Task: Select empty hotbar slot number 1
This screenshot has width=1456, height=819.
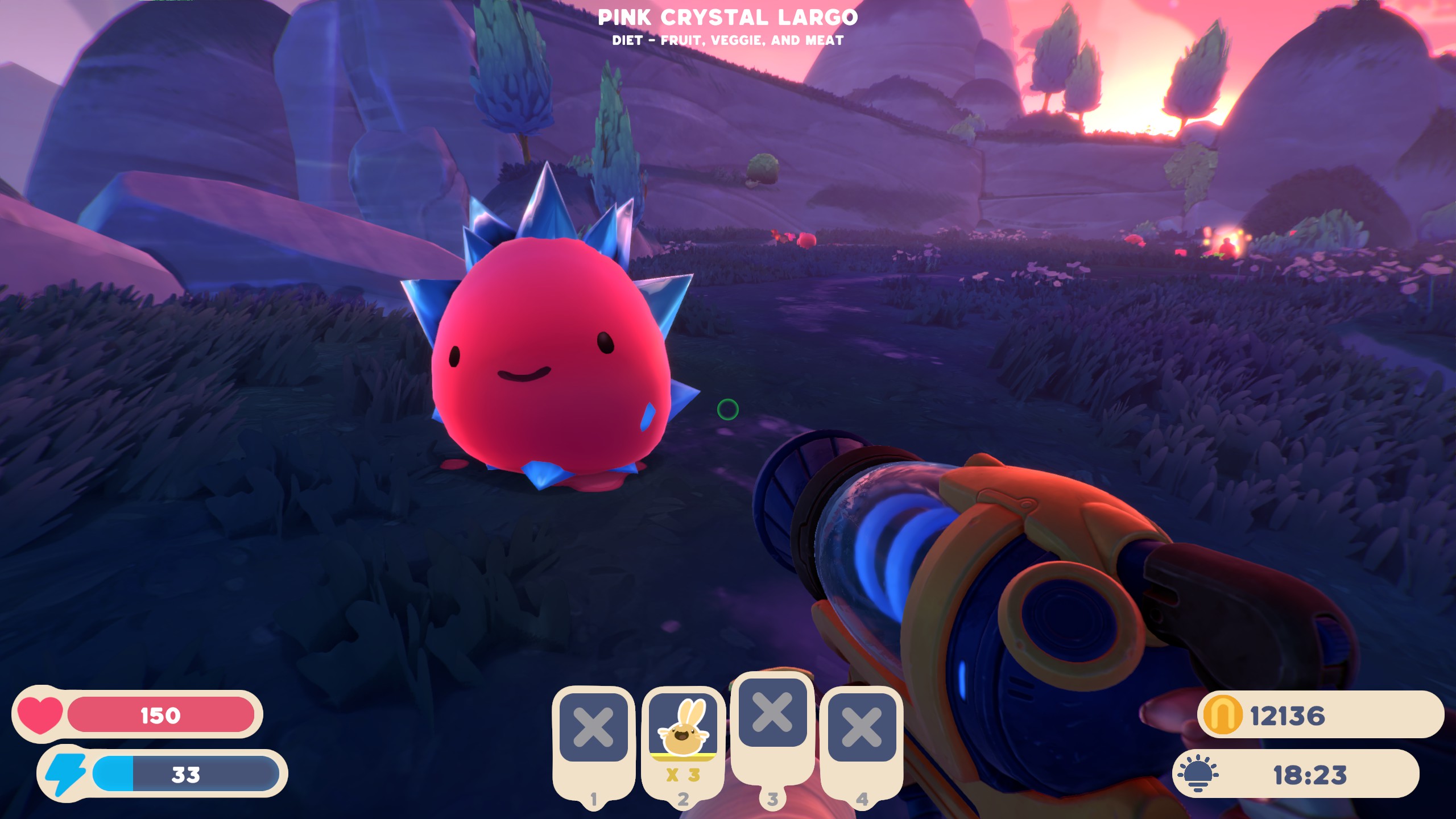Action: (593, 727)
